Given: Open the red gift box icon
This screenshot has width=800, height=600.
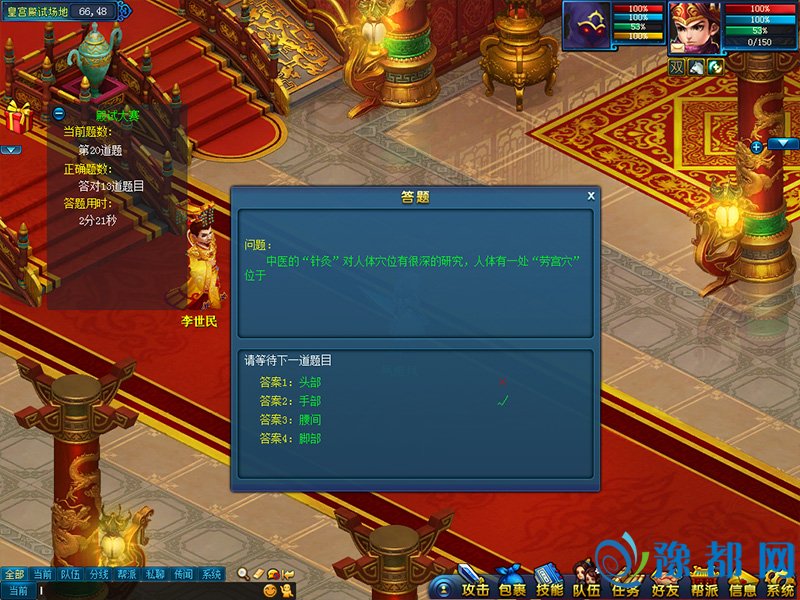Looking at the screenshot, I should coord(18,116).
